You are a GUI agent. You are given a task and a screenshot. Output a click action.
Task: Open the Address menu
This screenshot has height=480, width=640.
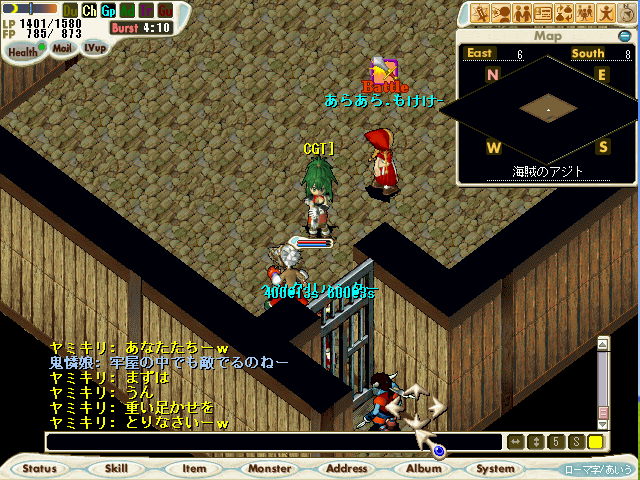(x=347, y=468)
